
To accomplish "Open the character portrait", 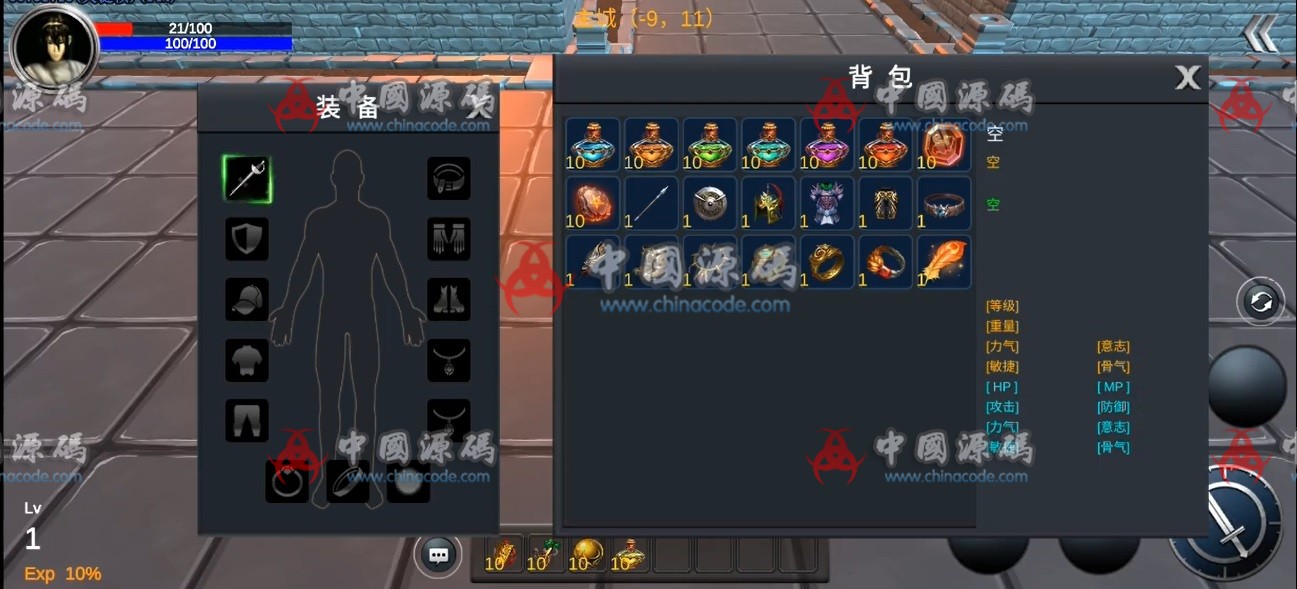I will pos(54,47).
